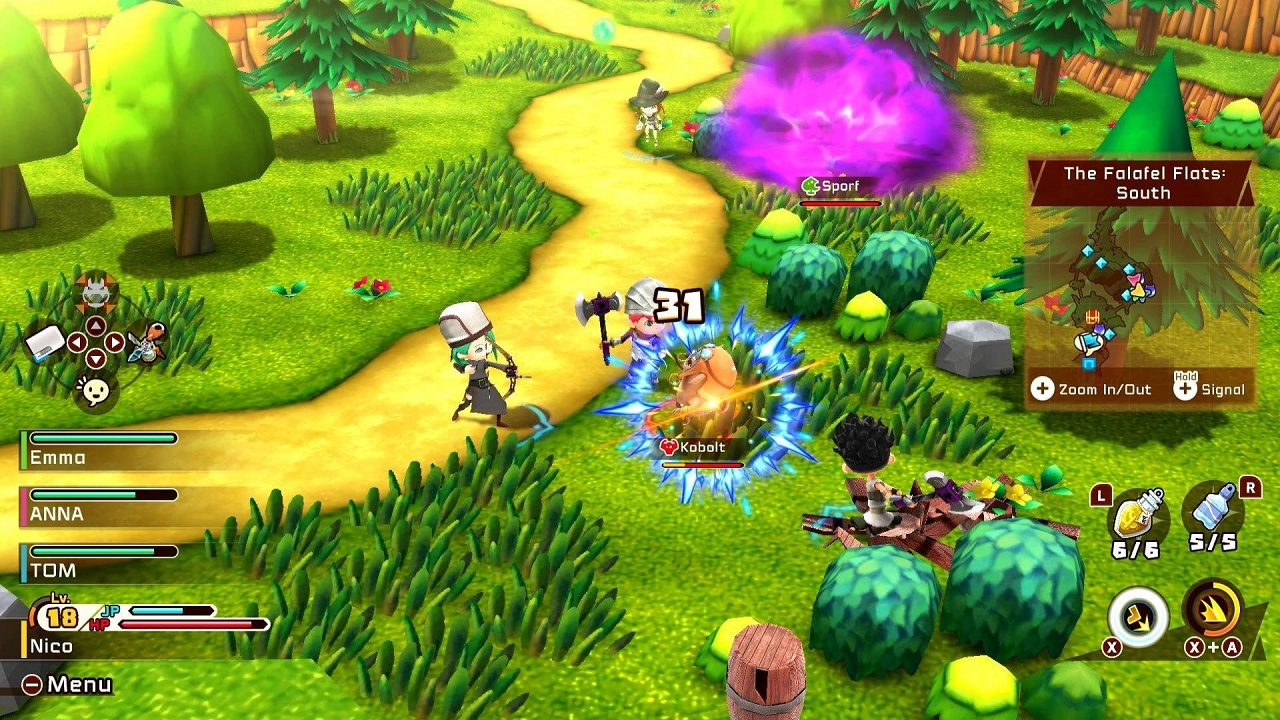1280x720 pixels.
Task: Select the monster face target icon
Action: pos(95,292)
